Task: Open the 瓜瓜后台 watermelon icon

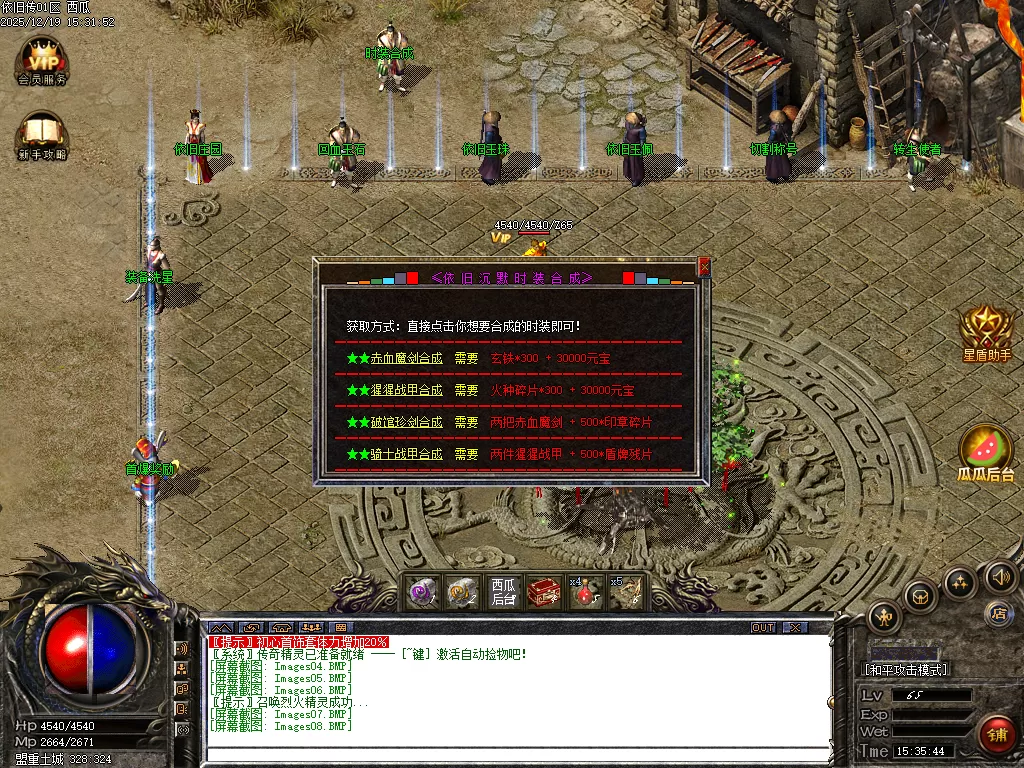Action: point(986,450)
